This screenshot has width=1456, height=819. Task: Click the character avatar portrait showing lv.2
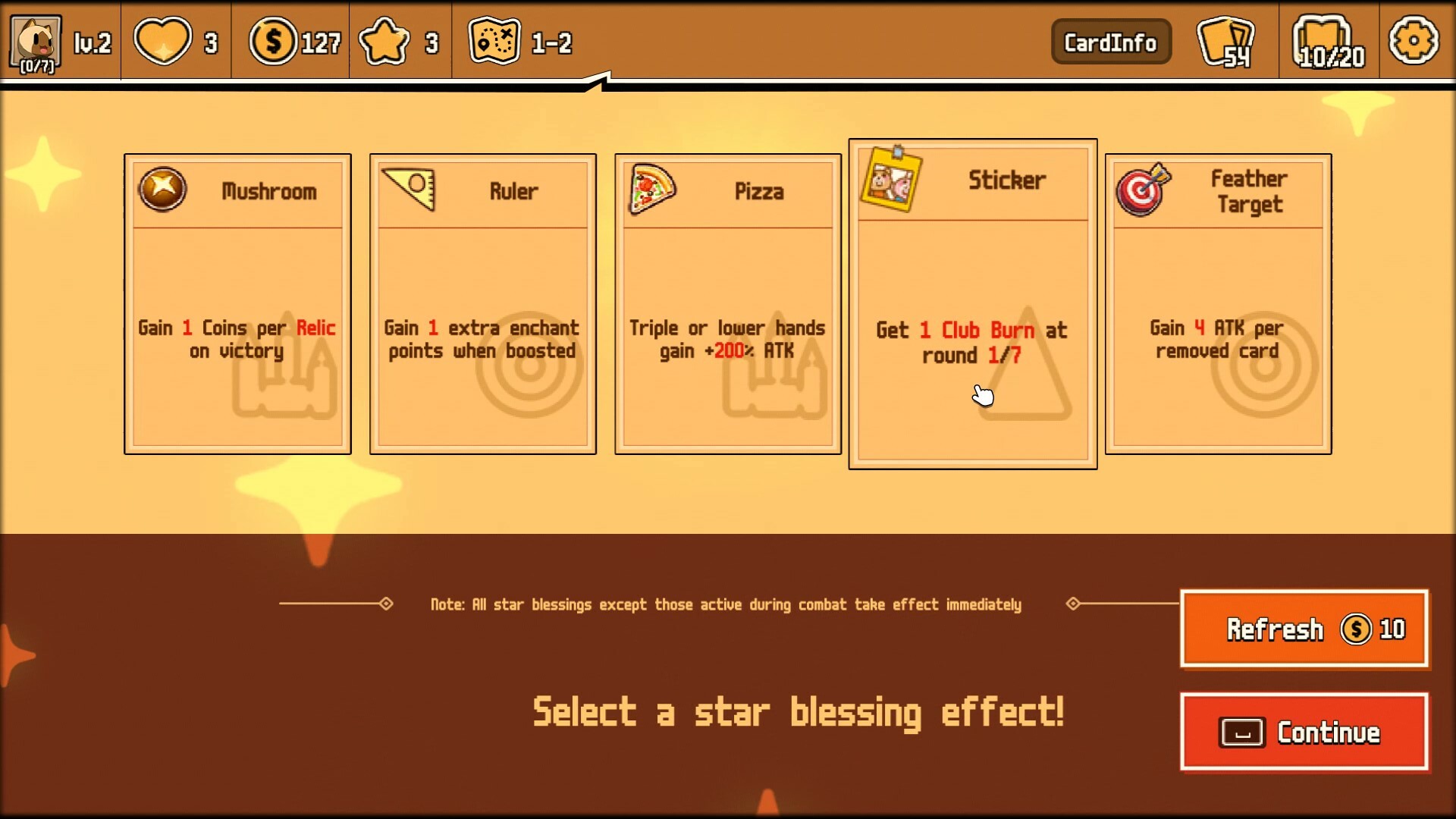pos(34,42)
